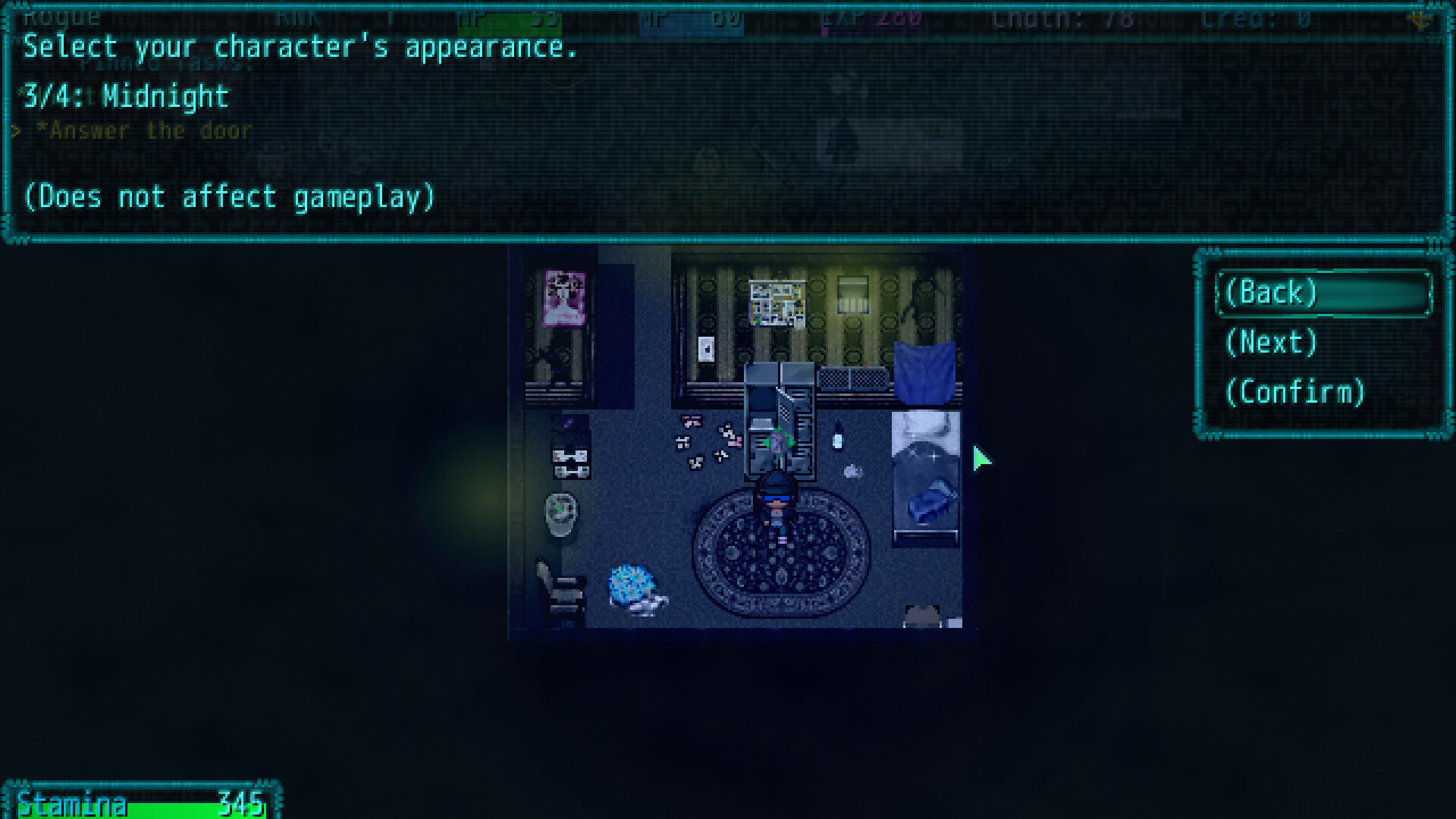
Task: Click the gold winged emblem in the top-right HUD
Action: point(1420,20)
